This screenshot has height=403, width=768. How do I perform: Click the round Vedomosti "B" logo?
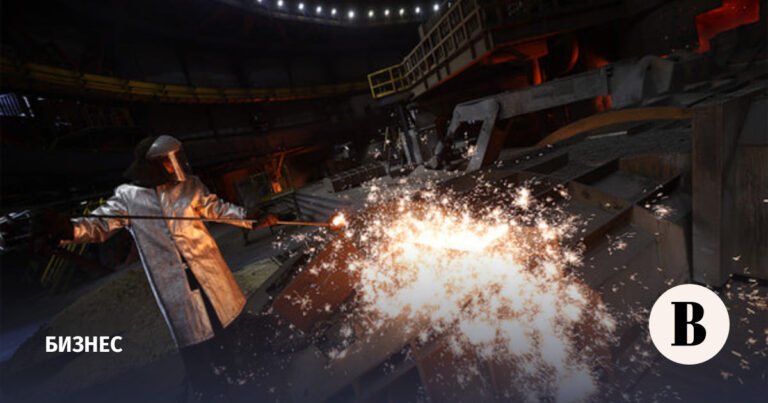pos(689,323)
